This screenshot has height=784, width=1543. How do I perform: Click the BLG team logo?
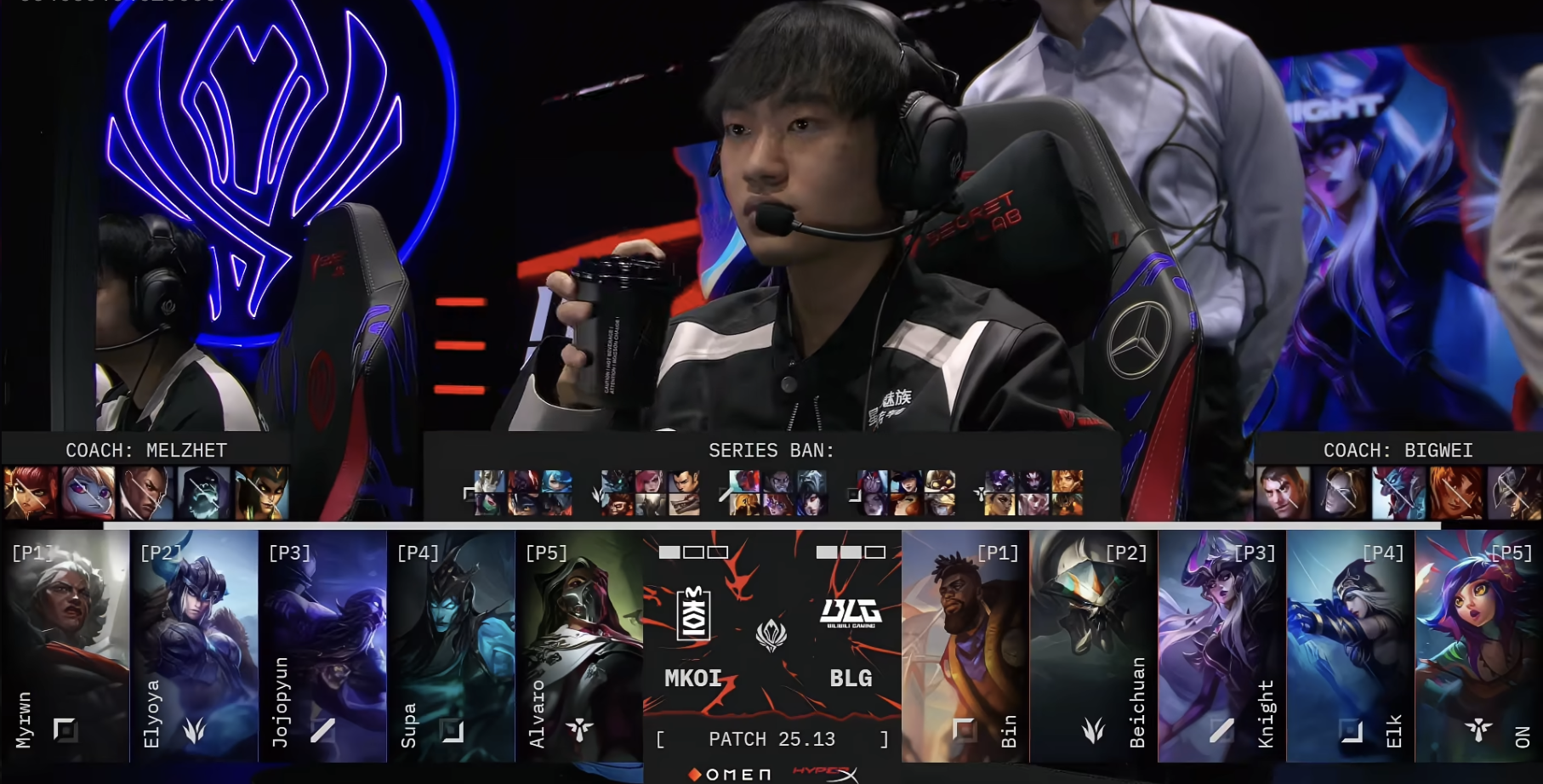851,612
